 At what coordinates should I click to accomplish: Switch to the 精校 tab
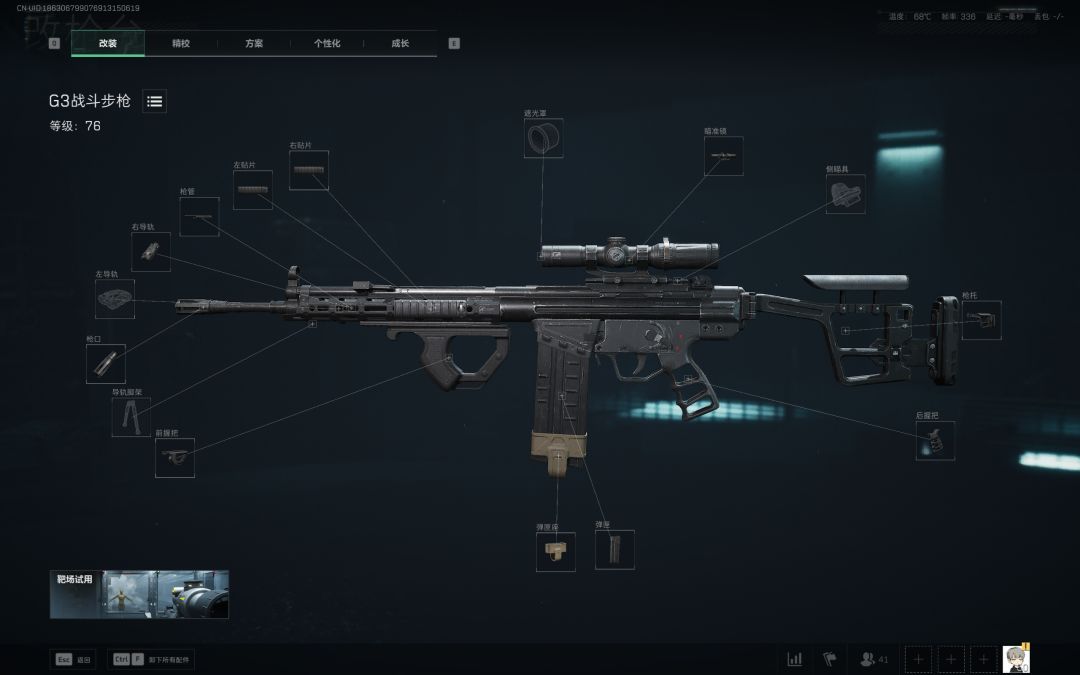181,43
